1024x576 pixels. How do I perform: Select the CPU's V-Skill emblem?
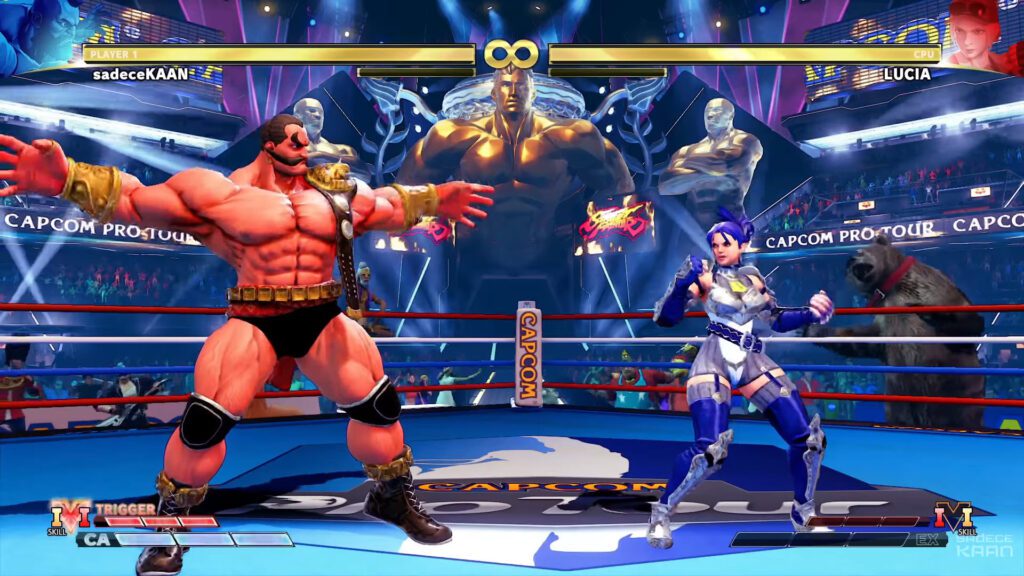coord(952,517)
